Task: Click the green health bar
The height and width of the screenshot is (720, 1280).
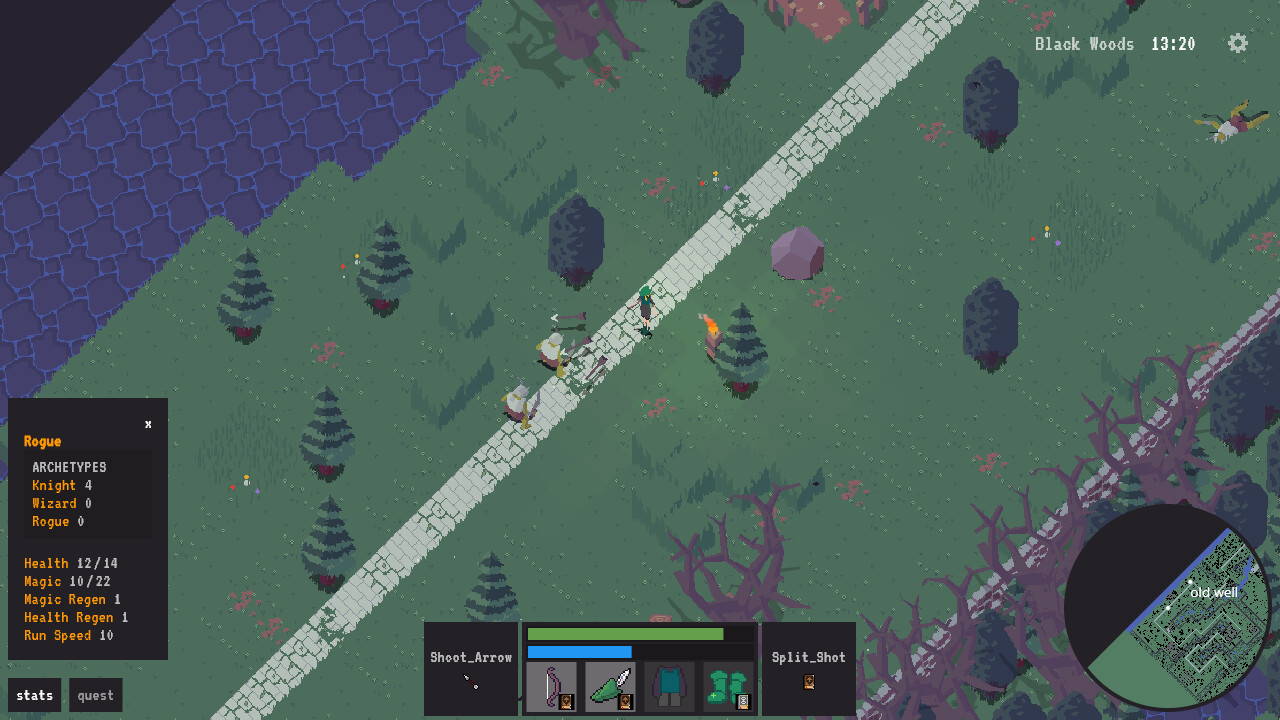Action: pos(625,633)
